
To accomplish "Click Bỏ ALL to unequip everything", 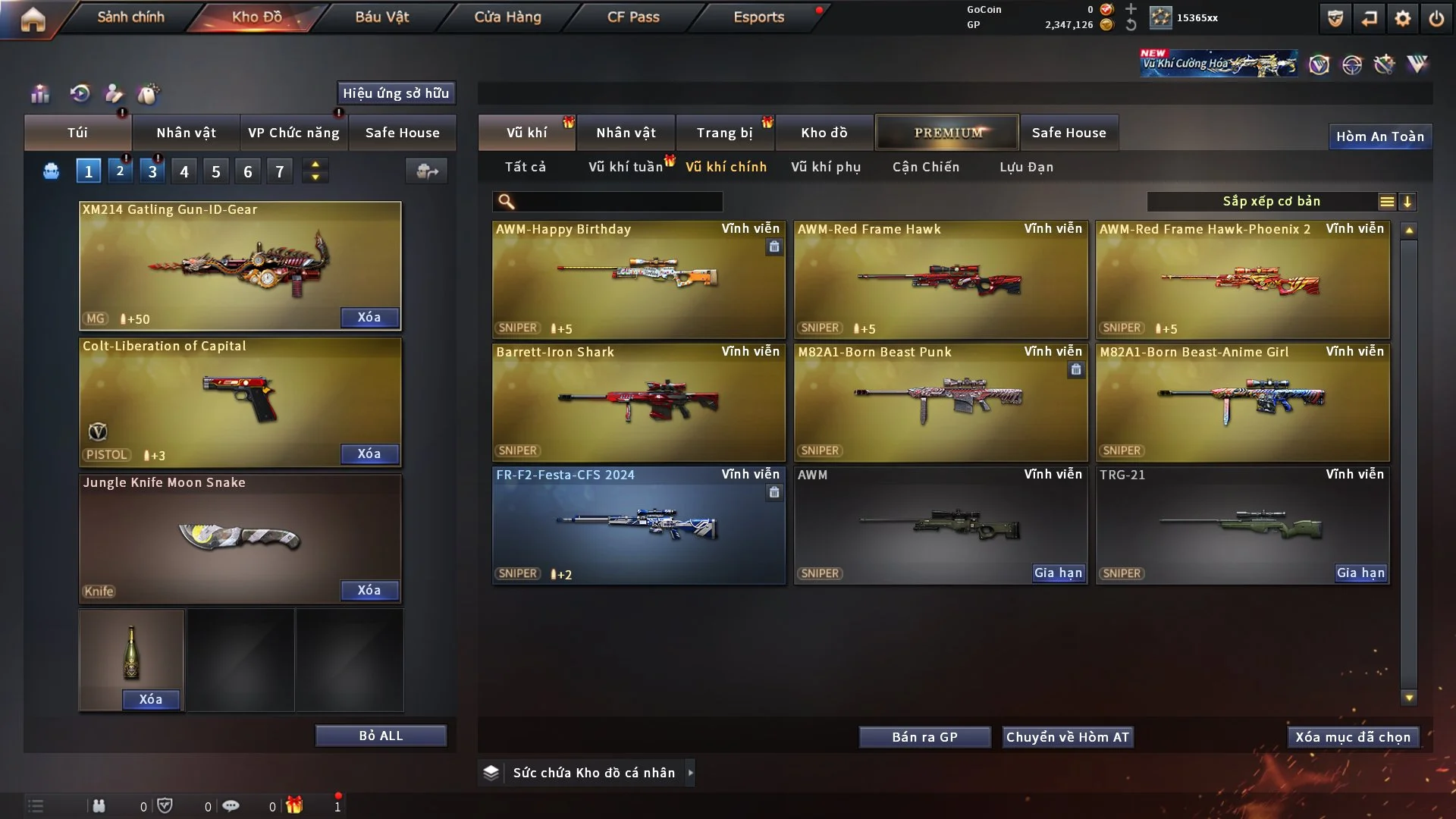I will coord(381,736).
